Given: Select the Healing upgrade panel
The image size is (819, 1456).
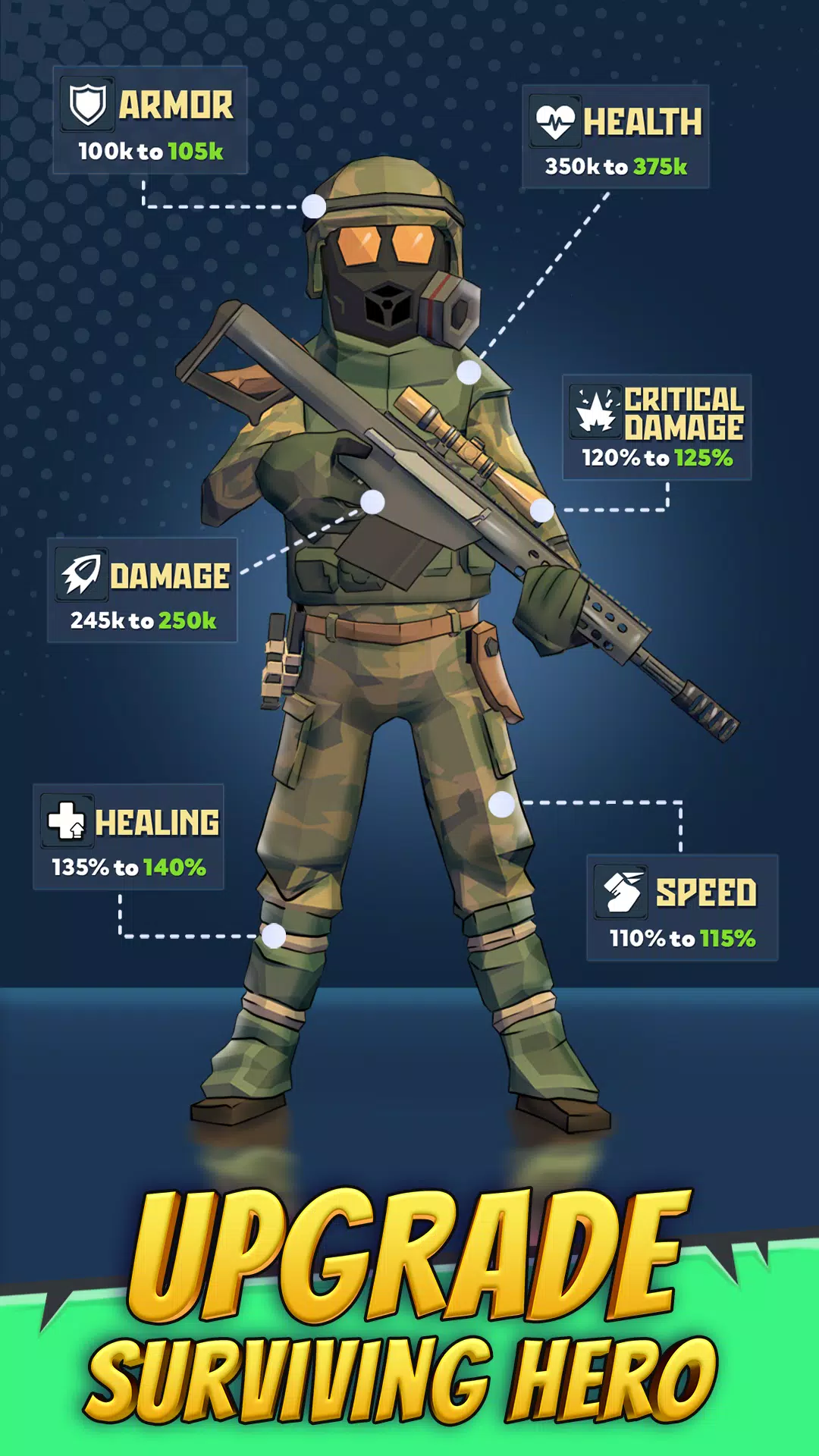Looking at the screenshot, I should click(x=129, y=837).
